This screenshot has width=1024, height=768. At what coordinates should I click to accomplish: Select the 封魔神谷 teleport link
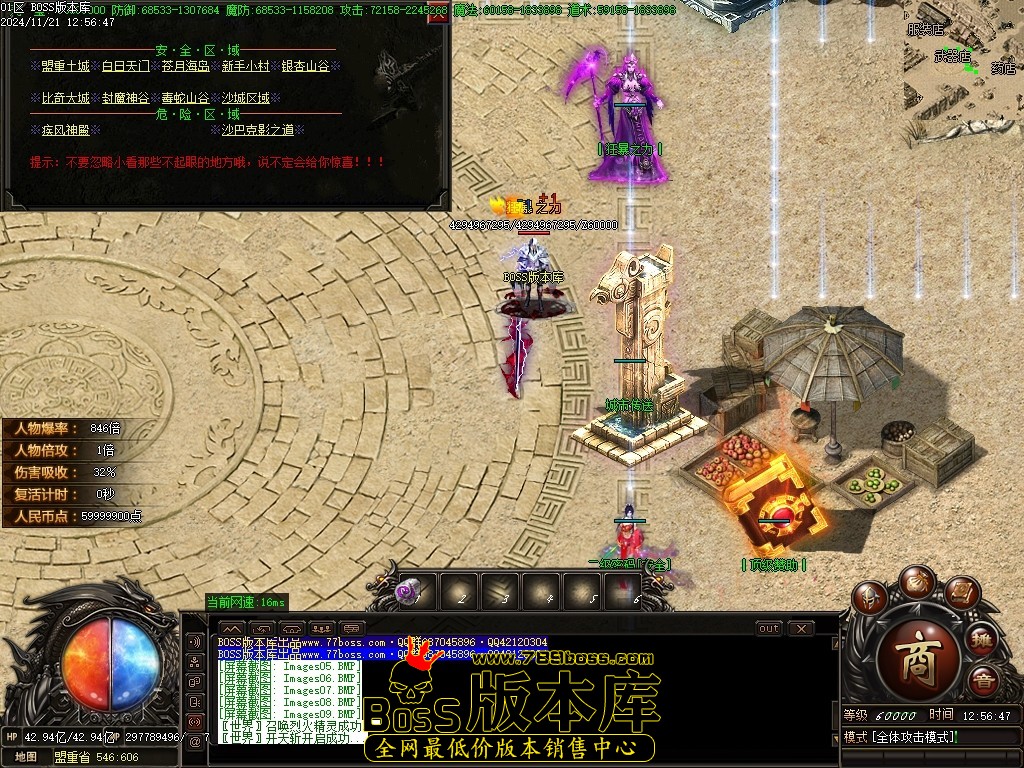click(x=126, y=98)
